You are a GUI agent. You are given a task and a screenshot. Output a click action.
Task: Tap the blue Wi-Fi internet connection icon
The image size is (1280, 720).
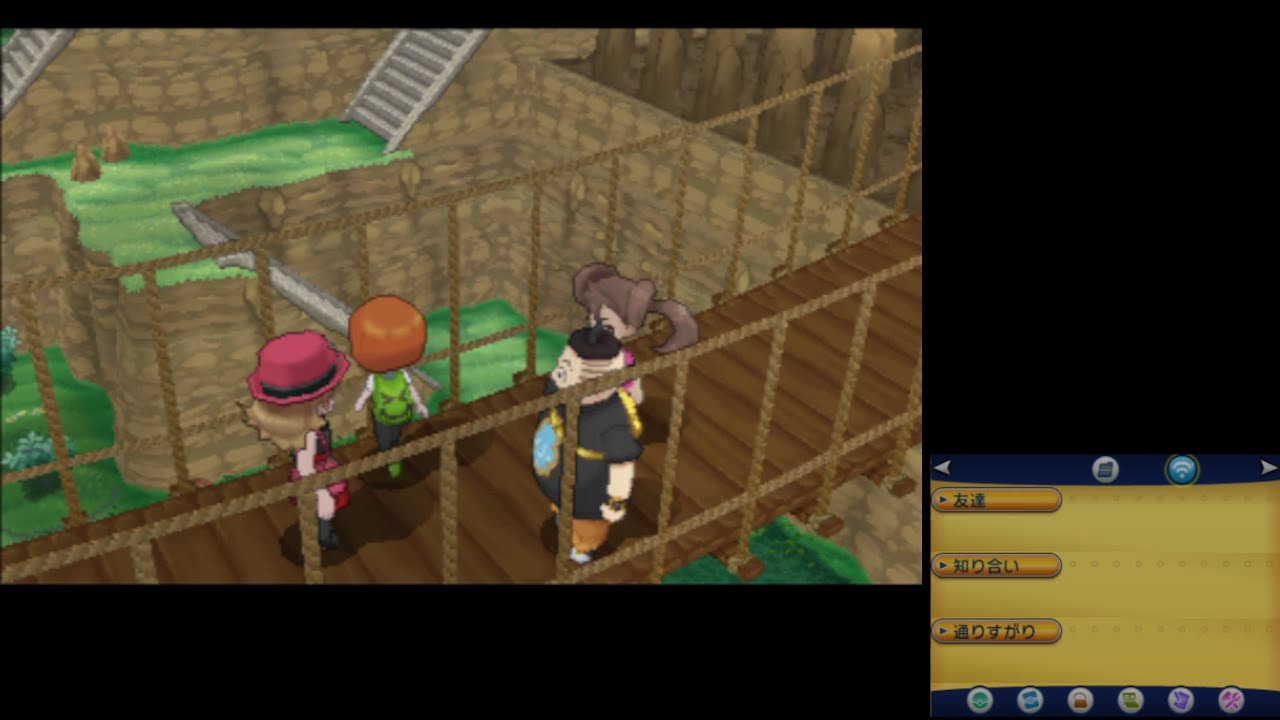click(x=1182, y=469)
